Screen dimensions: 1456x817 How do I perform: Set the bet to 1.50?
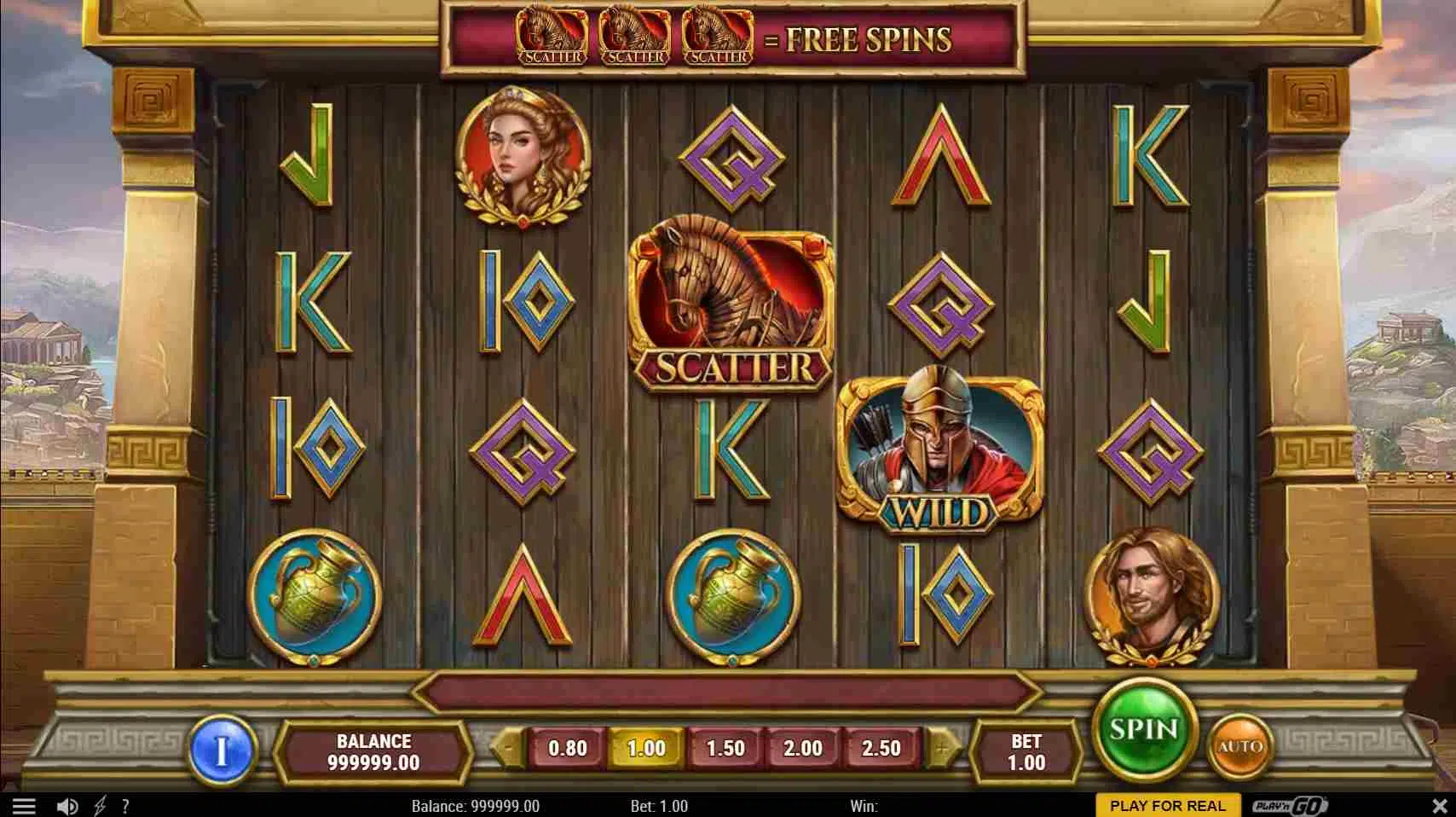[x=725, y=748]
